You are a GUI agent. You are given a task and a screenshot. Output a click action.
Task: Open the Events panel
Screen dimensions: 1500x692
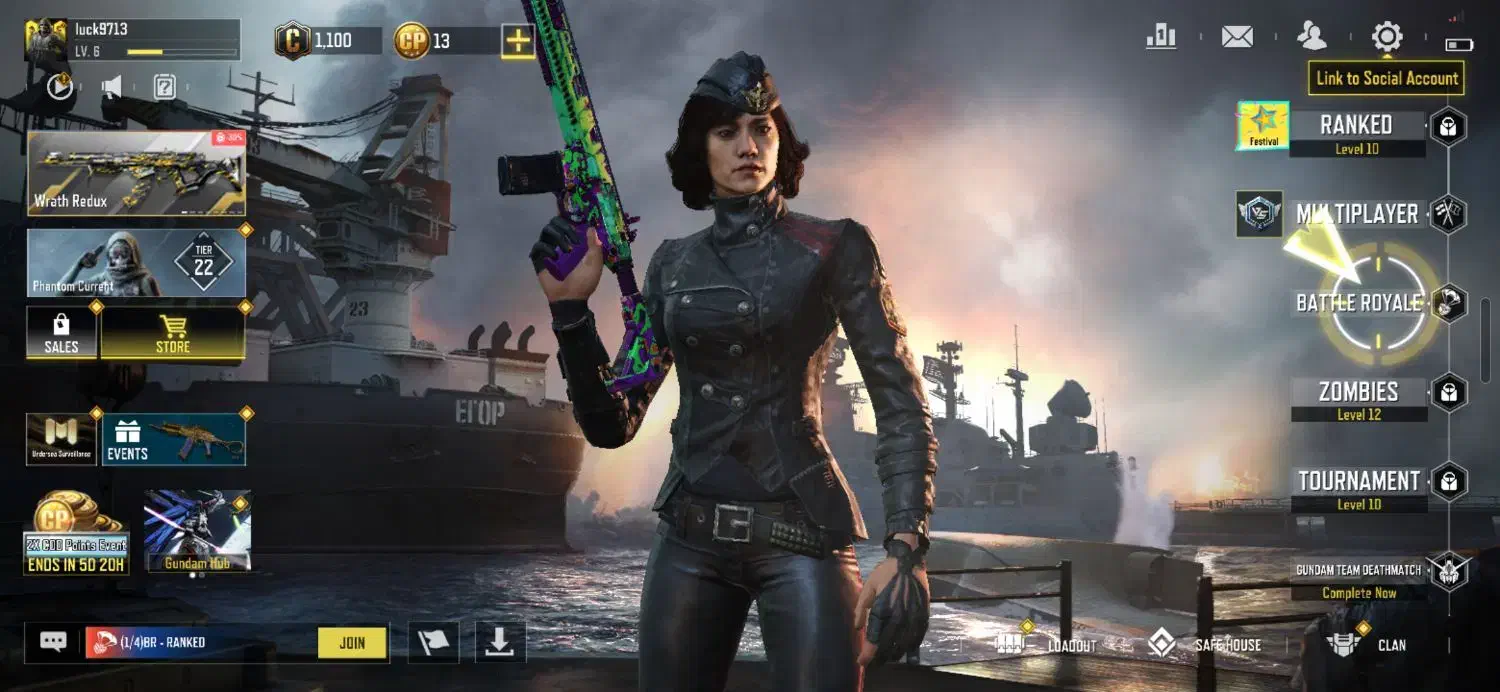tap(173, 439)
